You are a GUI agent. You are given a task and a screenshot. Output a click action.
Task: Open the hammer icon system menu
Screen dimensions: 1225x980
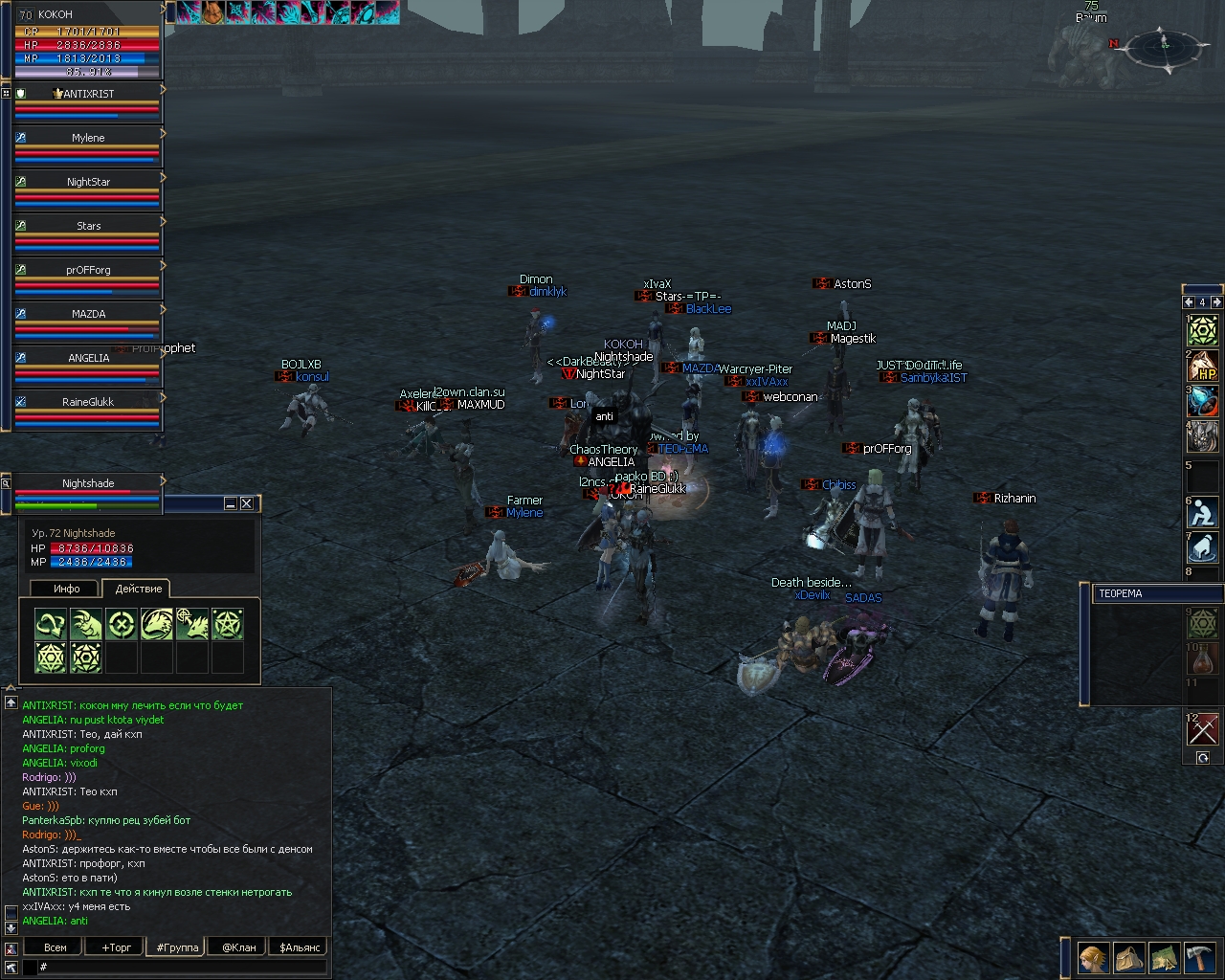click(x=1199, y=957)
